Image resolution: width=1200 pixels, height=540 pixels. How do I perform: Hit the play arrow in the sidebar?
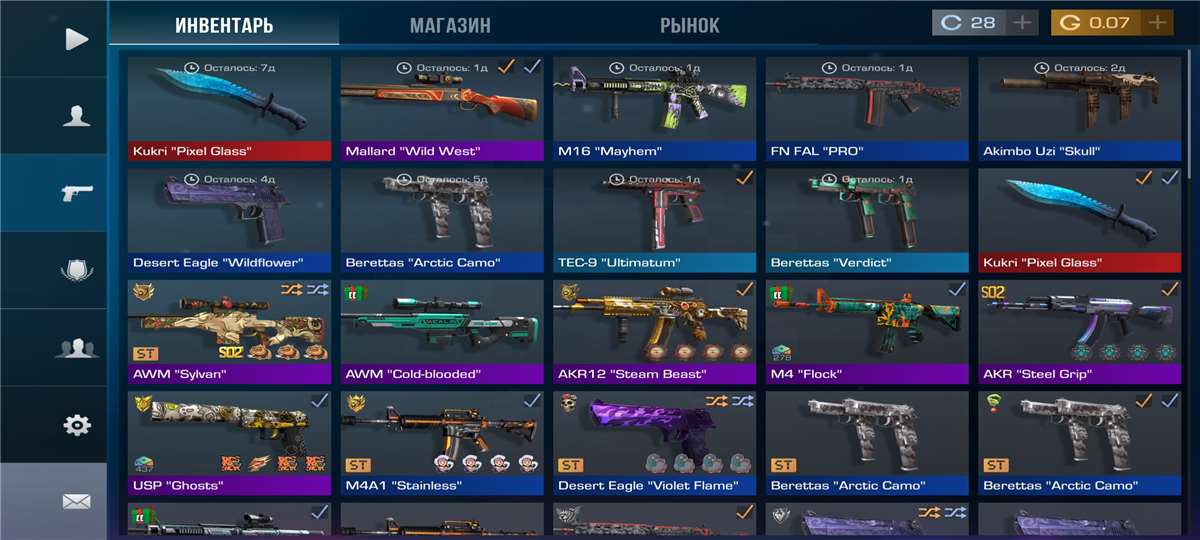coord(76,39)
